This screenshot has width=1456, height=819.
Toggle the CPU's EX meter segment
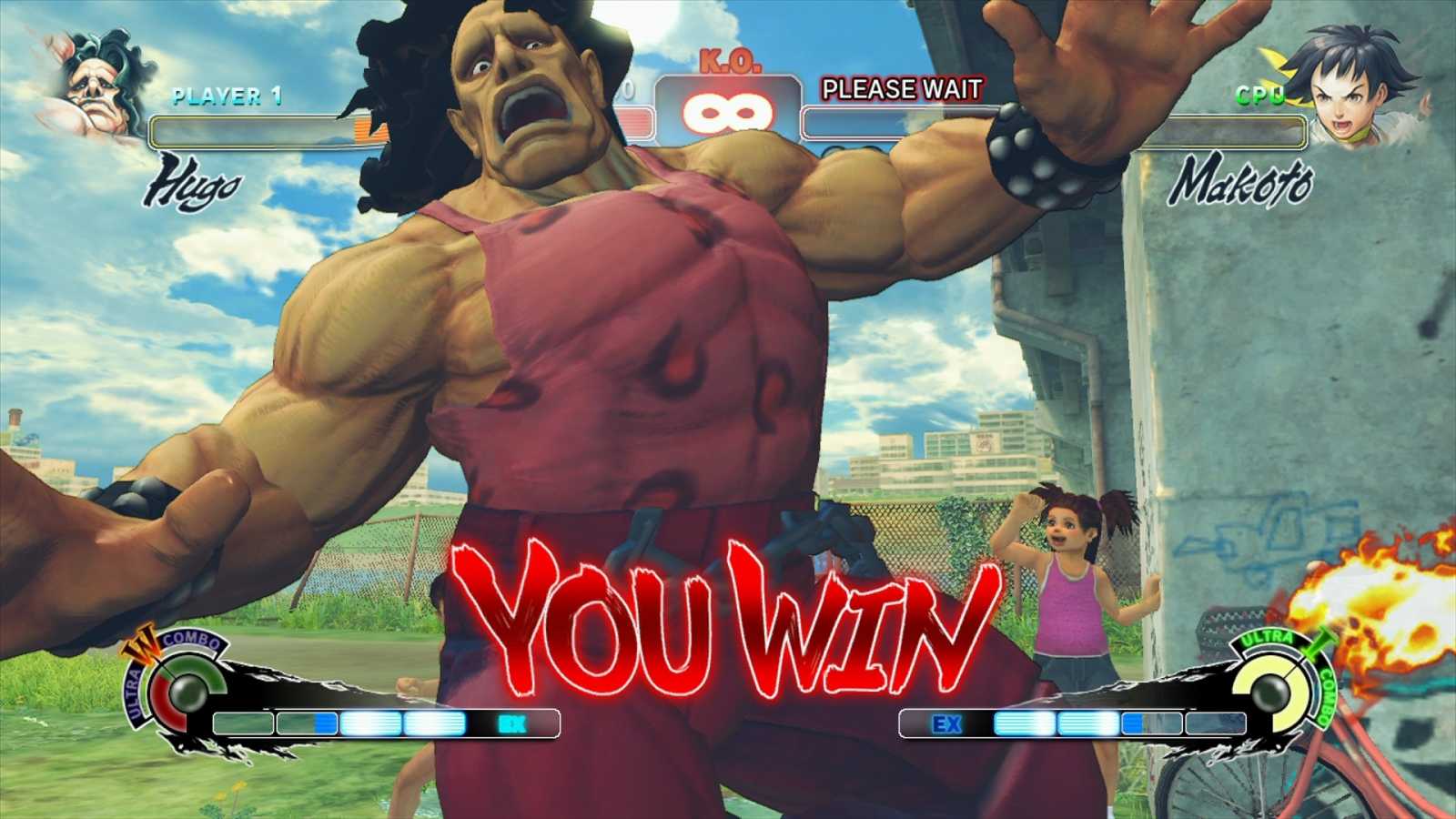(946, 723)
